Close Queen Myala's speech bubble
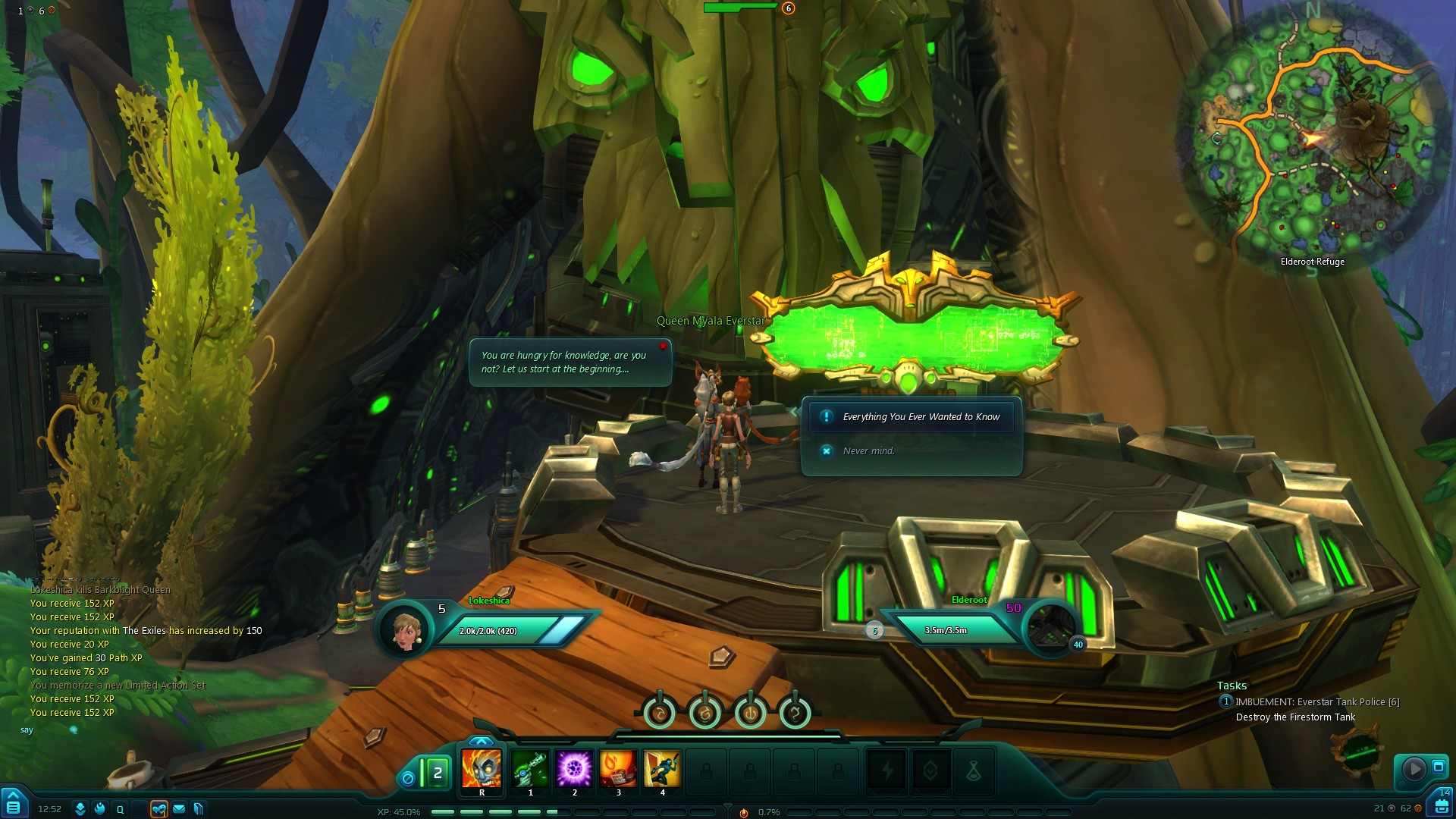The width and height of the screenshot is (1456, 819). [x=663, y=347]
